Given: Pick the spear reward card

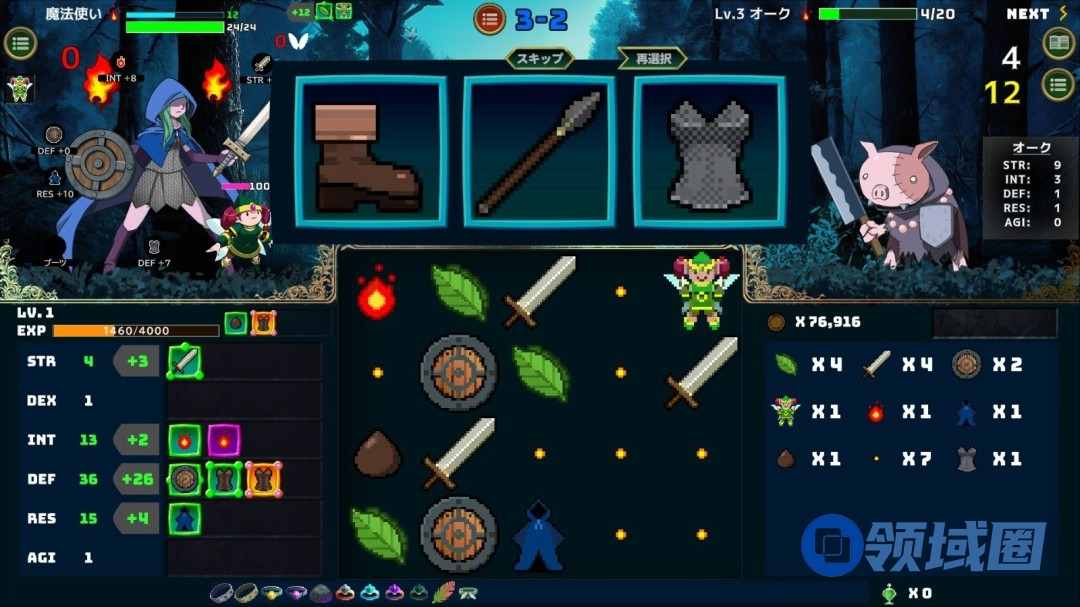Looking at the screenshot, I should [539, 151].
